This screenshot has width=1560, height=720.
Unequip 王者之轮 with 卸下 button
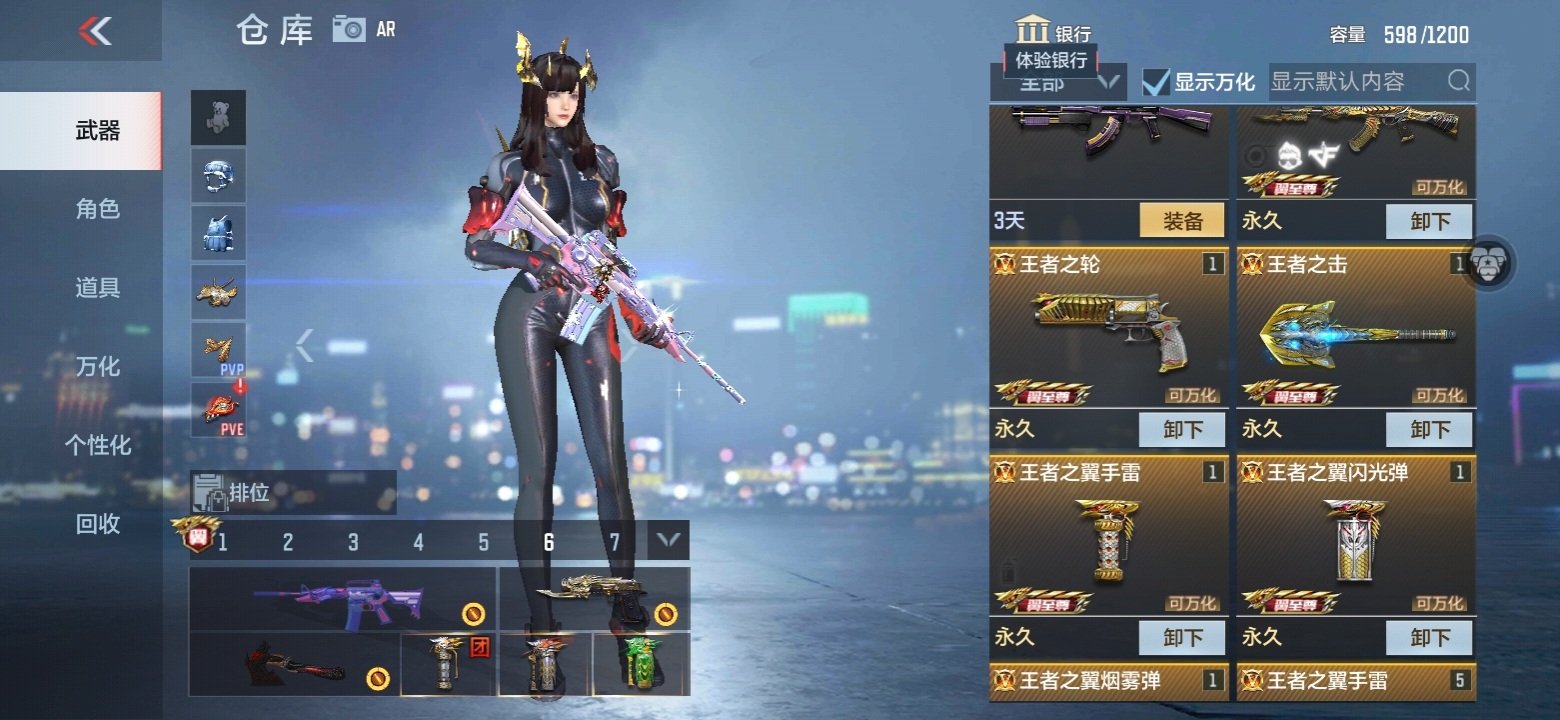(x=1182, y=429)
